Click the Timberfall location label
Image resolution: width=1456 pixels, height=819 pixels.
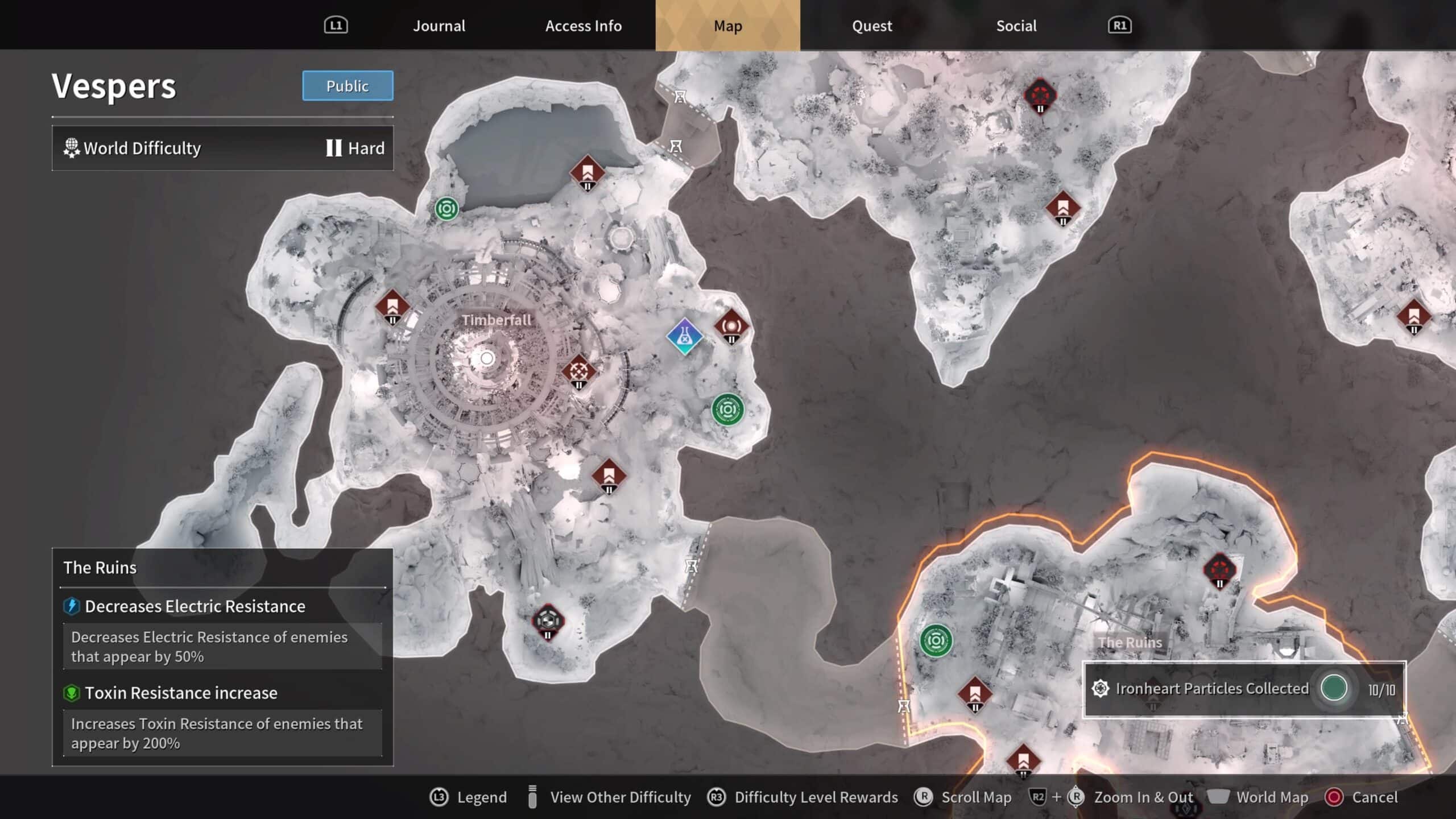click(496, 320)
